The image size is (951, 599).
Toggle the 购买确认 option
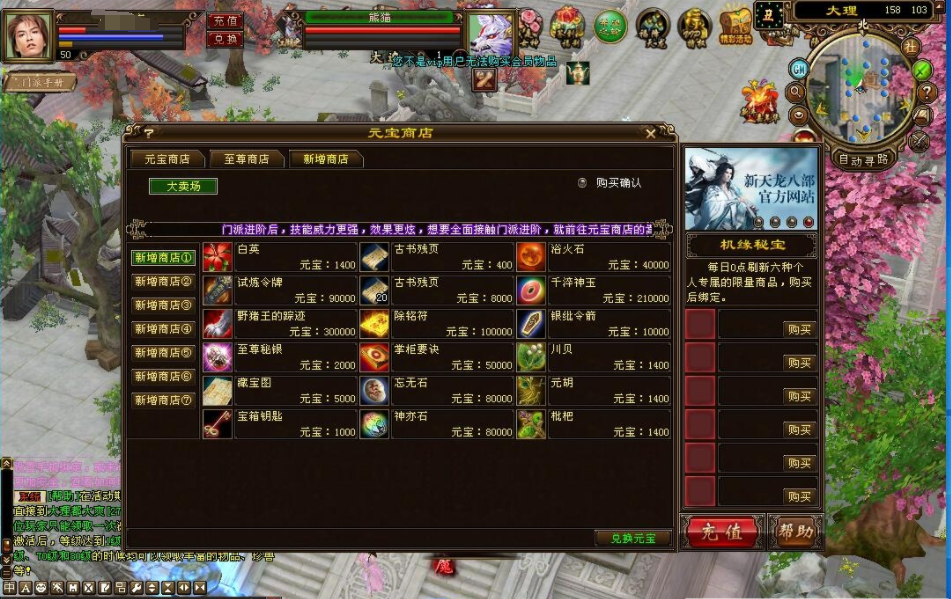pyautogui.click(x=582, y=183)
